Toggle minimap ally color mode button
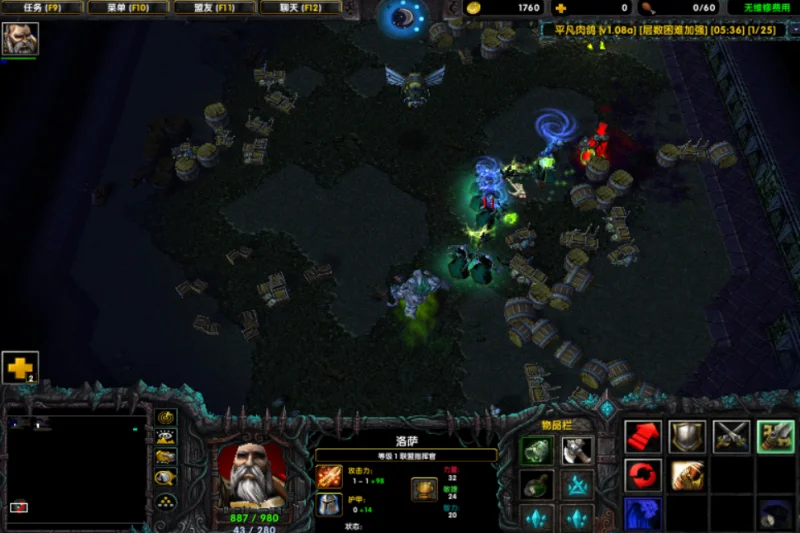The width and height of the screenshot is (800, 533). (166, 457)
